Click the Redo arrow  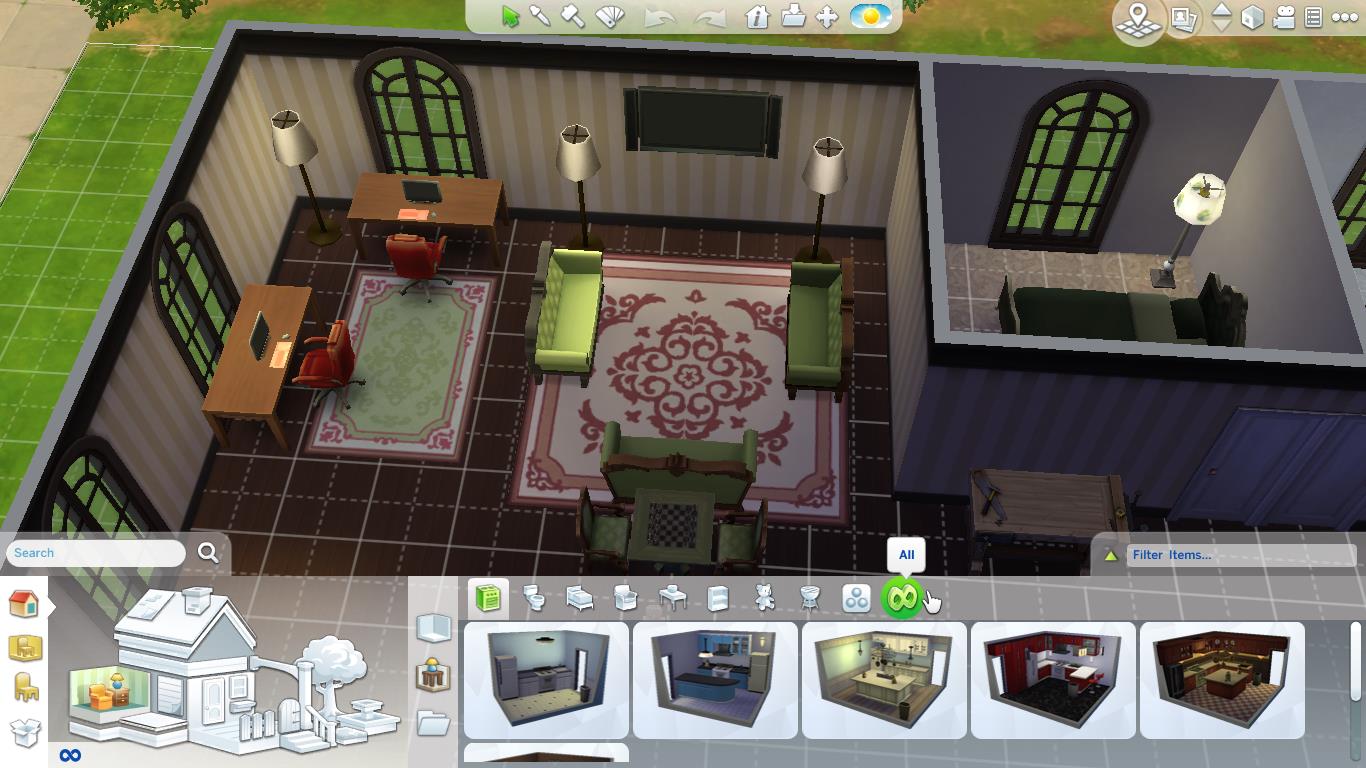coord(713,17)
